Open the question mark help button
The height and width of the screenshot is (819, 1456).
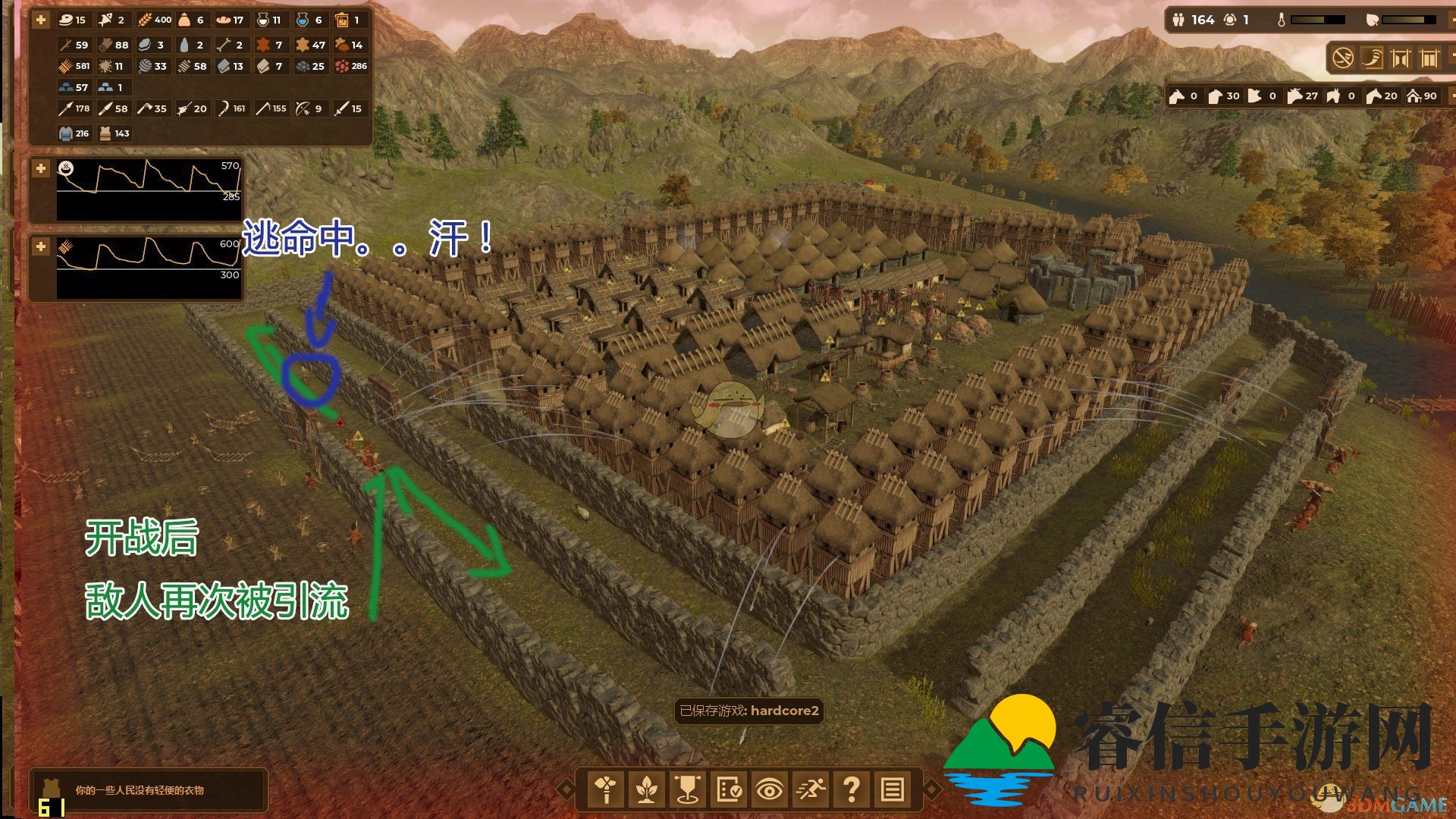point(851,789)
